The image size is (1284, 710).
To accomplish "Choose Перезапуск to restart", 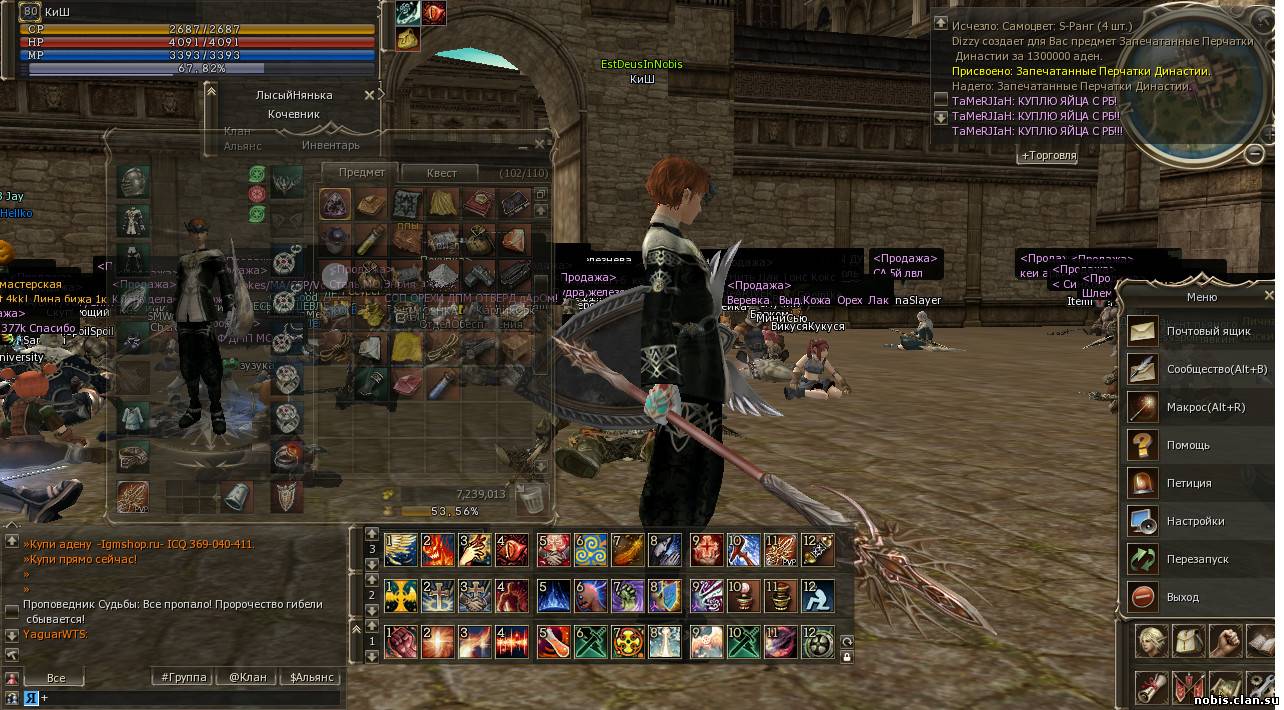I will tap(1198, 559).
